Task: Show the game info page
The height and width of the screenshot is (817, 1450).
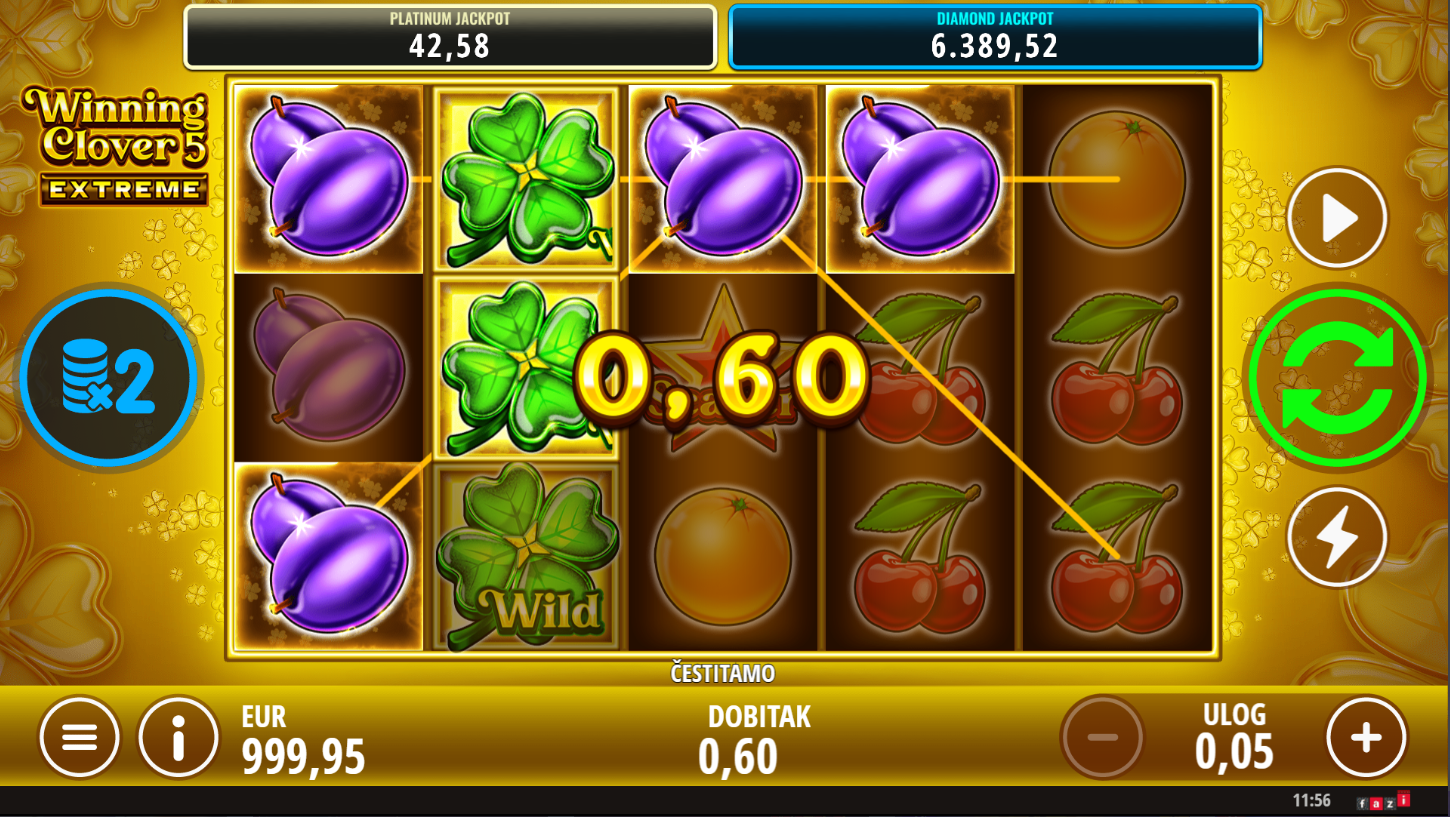Action: pos(178,738)
